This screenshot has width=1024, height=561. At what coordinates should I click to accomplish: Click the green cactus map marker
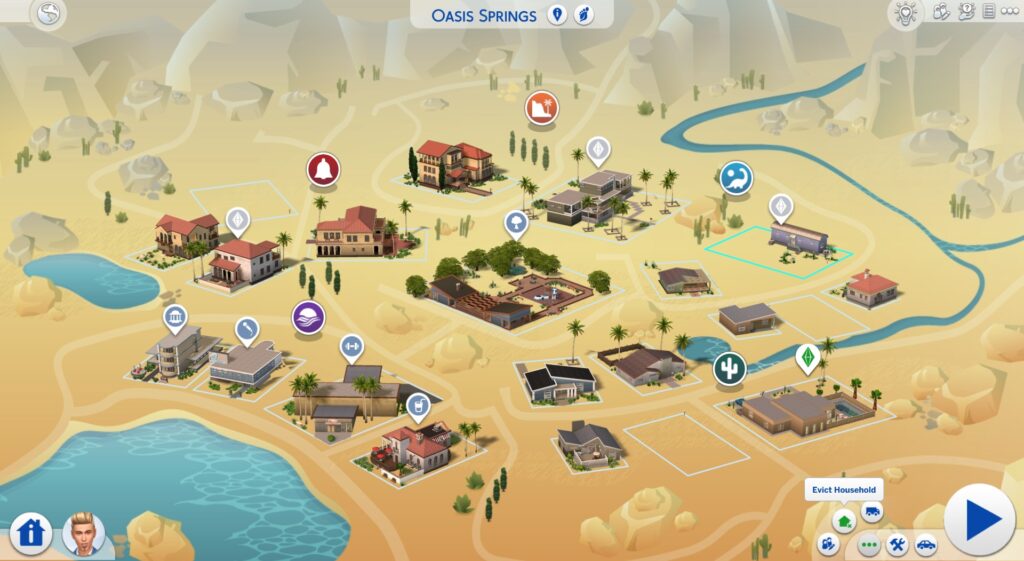coord(729,369)
